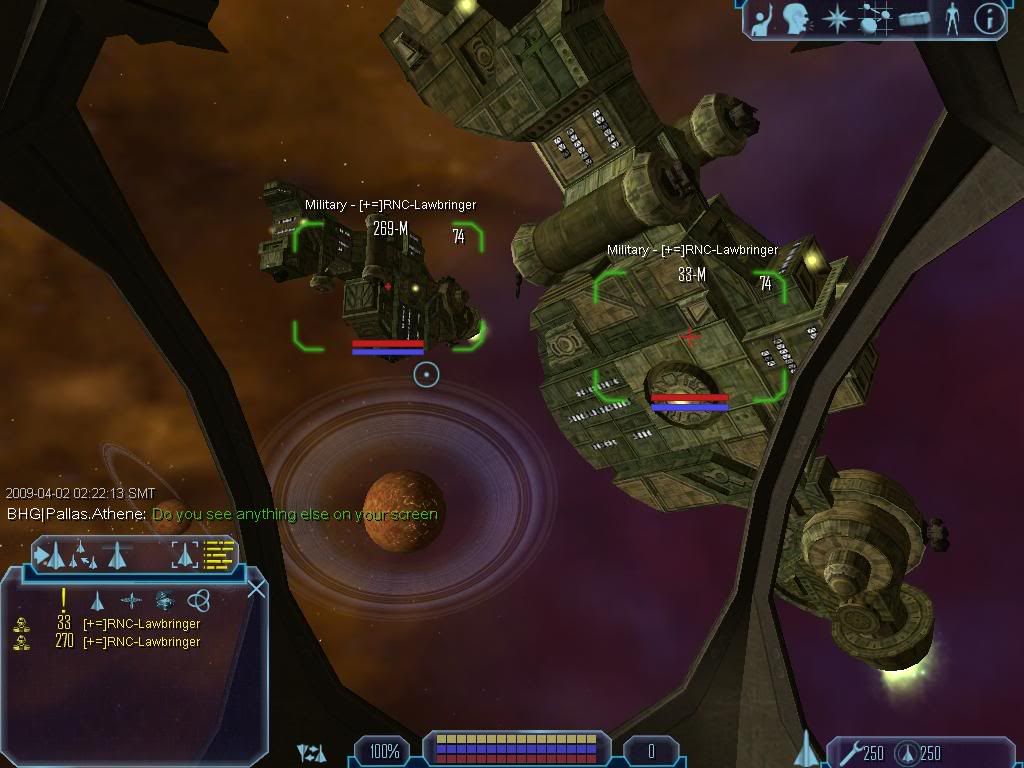Use a shield battery via the round icon

pos(905,752)
